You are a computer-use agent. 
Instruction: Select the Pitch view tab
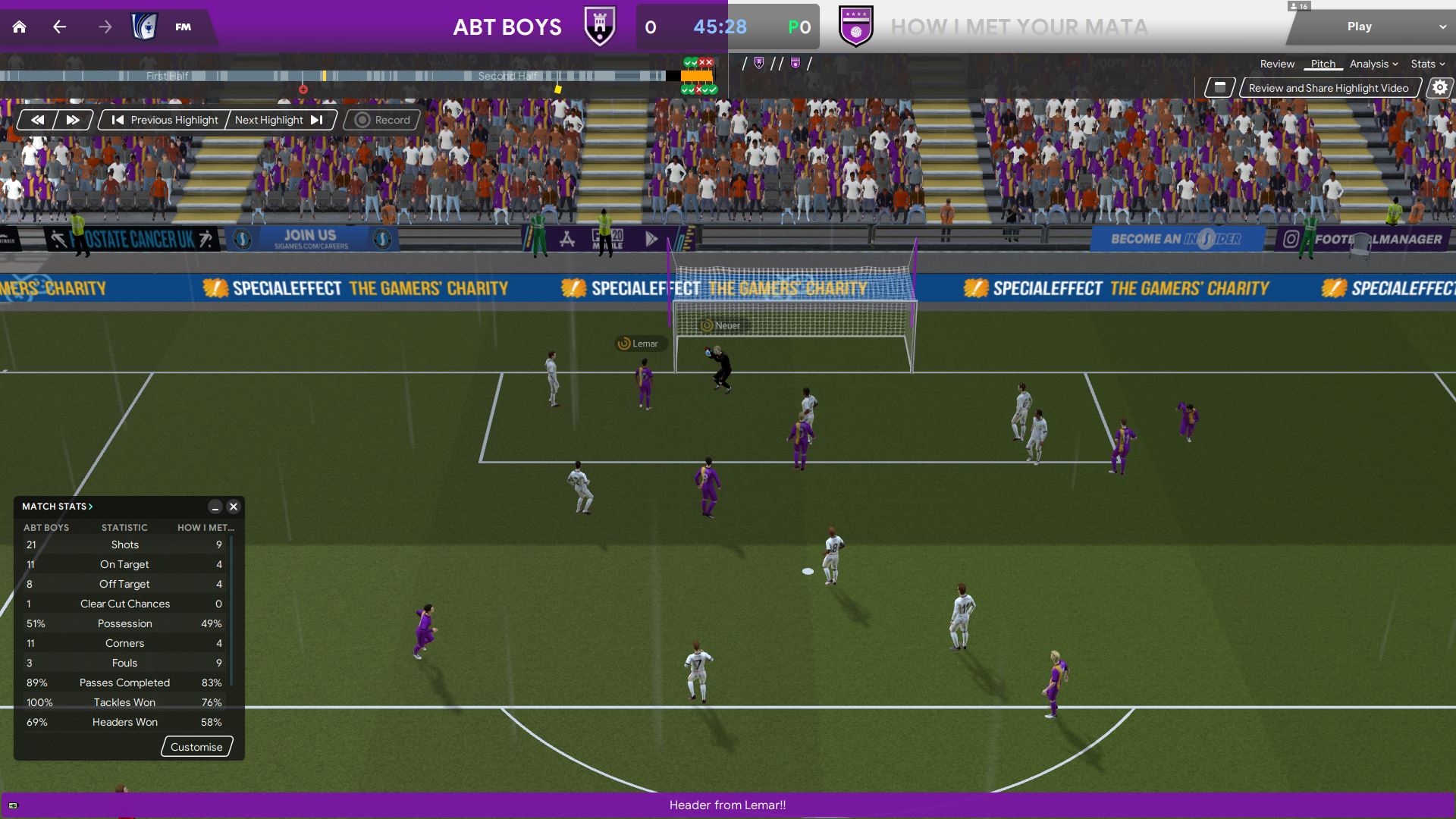pos(1323,64)
